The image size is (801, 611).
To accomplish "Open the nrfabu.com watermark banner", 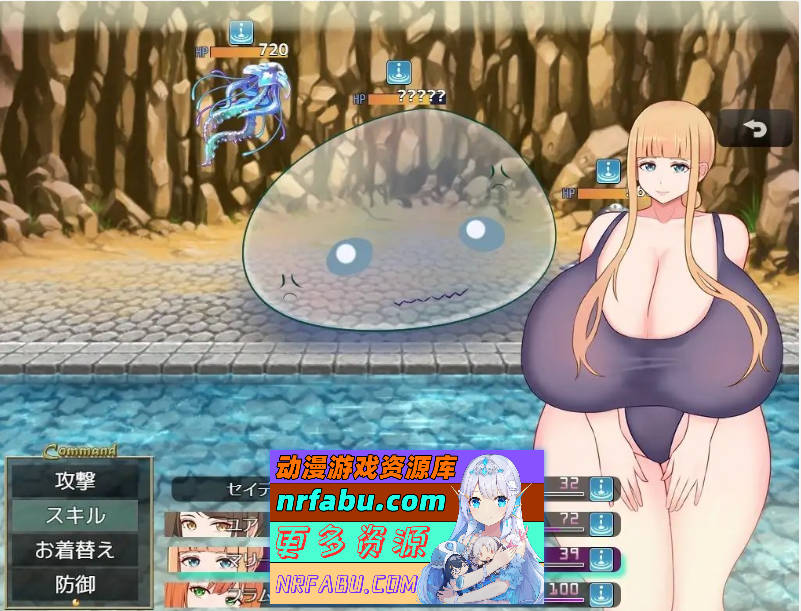I will coord(358,500).
